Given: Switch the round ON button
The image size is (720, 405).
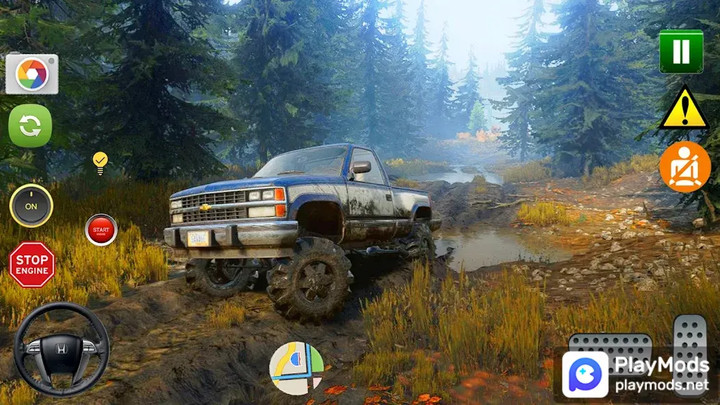Looking at the screenshot, I should point(31,206).
